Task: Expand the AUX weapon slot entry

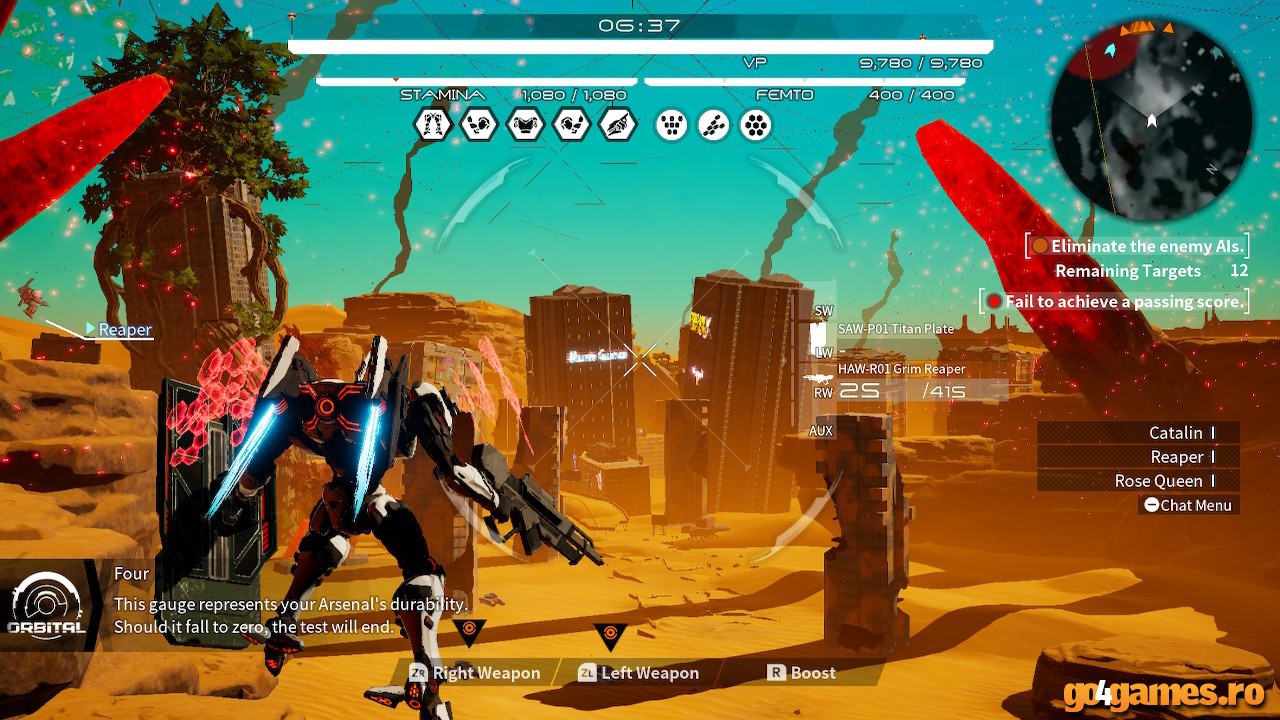Action: point(823,433)
